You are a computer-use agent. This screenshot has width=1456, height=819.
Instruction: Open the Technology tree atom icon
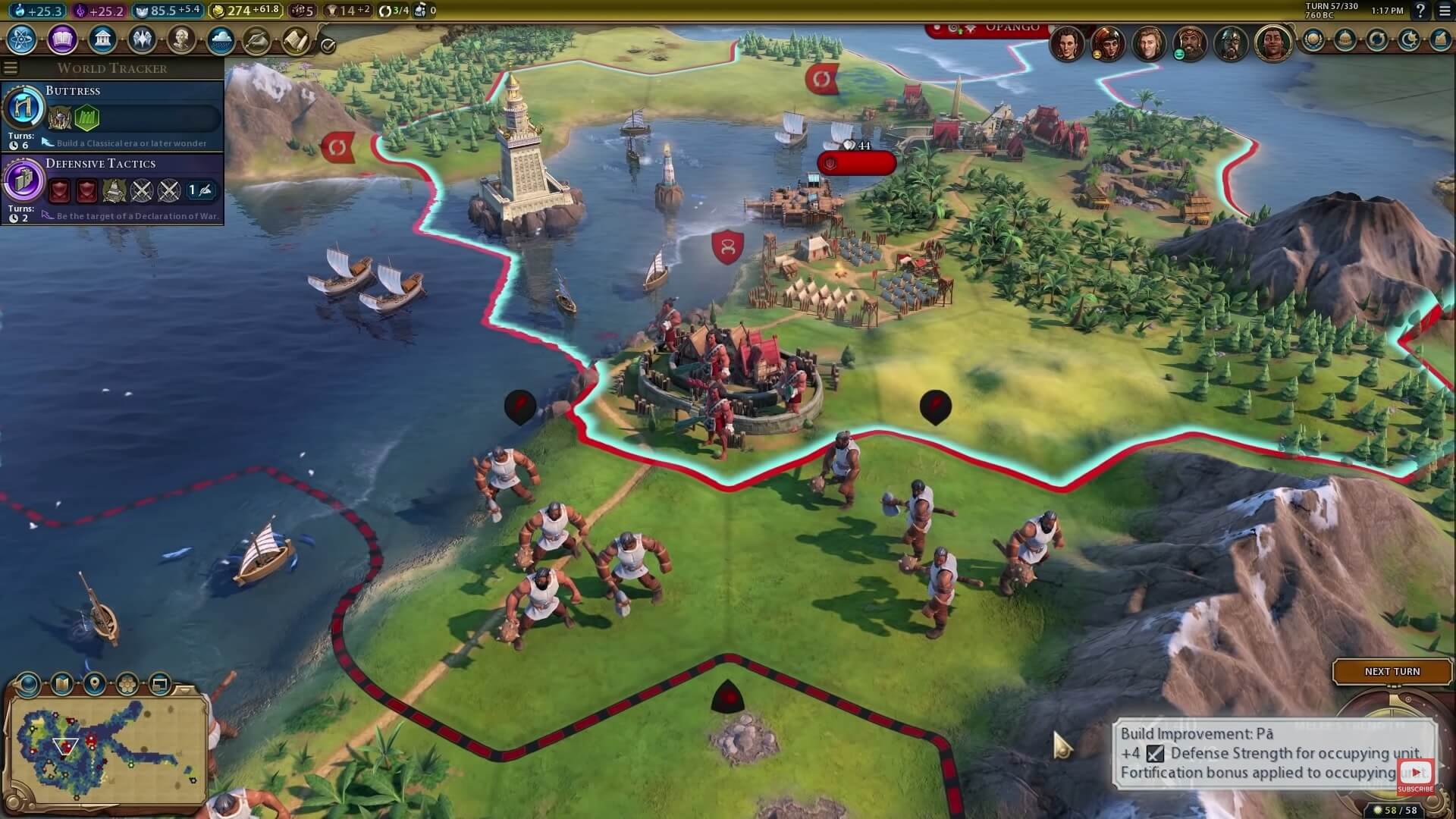22,39
